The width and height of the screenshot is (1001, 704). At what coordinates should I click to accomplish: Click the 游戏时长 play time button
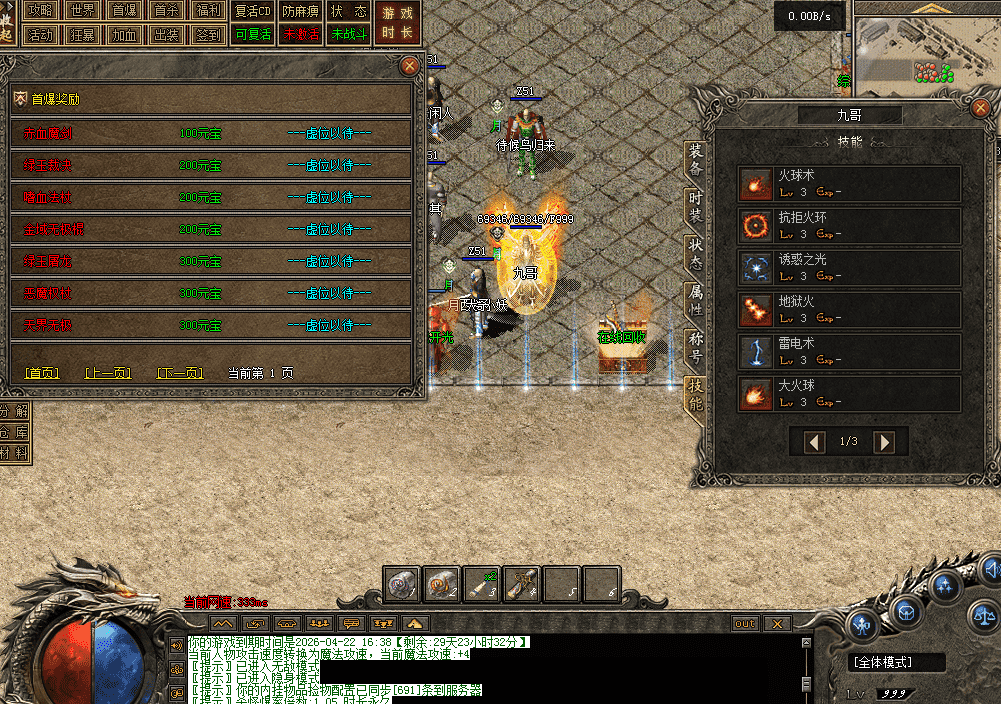(397, 22)
